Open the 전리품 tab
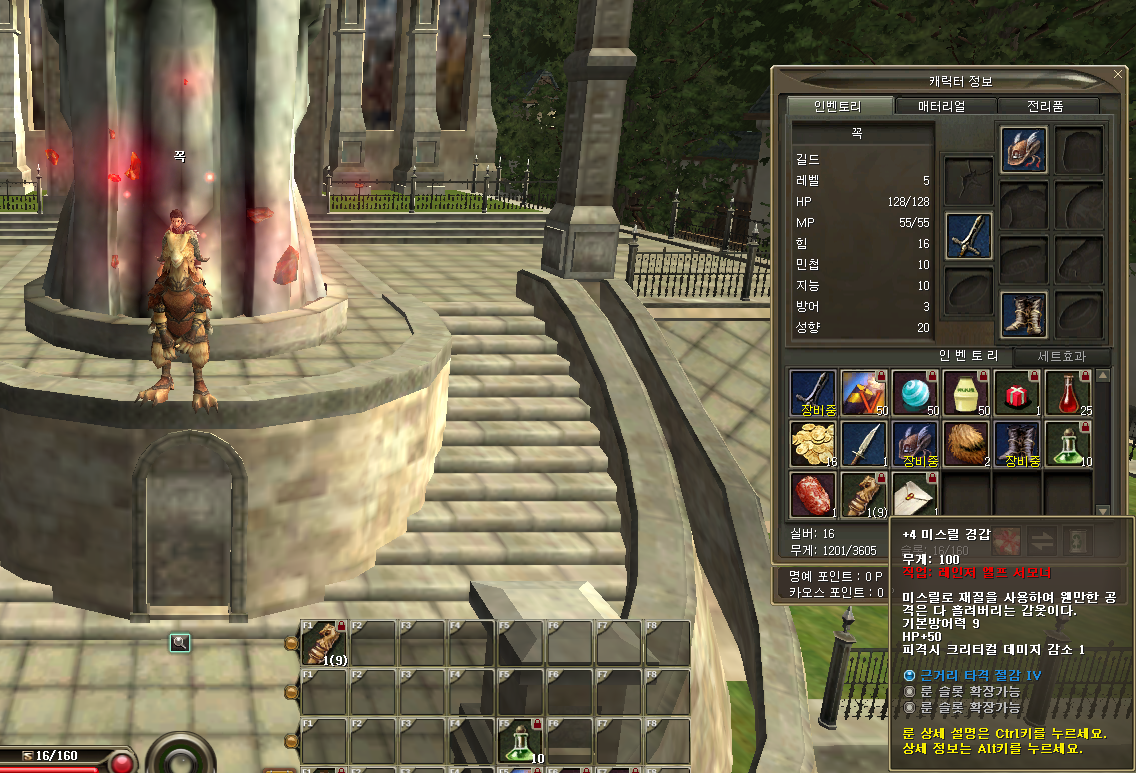The image size is (1136, 773). [x=1049, y=106]
